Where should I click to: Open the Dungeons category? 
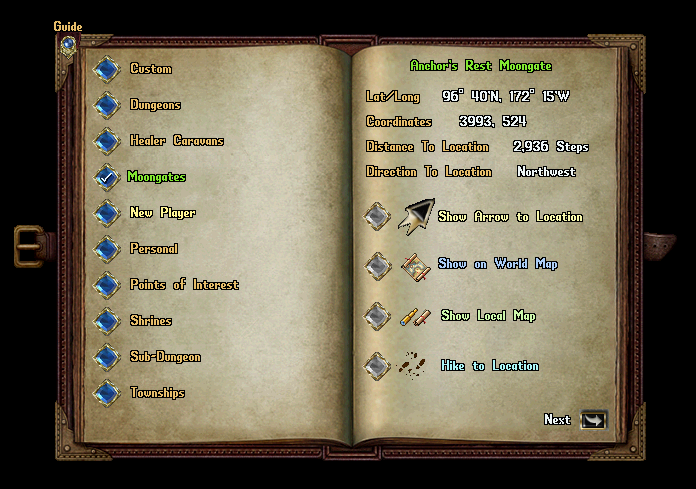coord(107,105)
